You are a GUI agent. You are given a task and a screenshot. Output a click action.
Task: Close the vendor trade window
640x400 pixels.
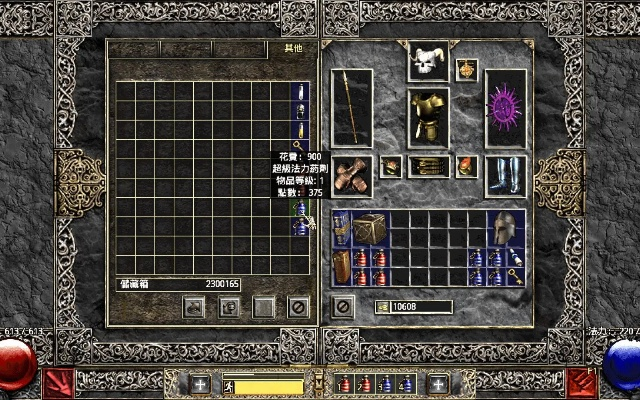pyautogui.click(x=297, y=306)
